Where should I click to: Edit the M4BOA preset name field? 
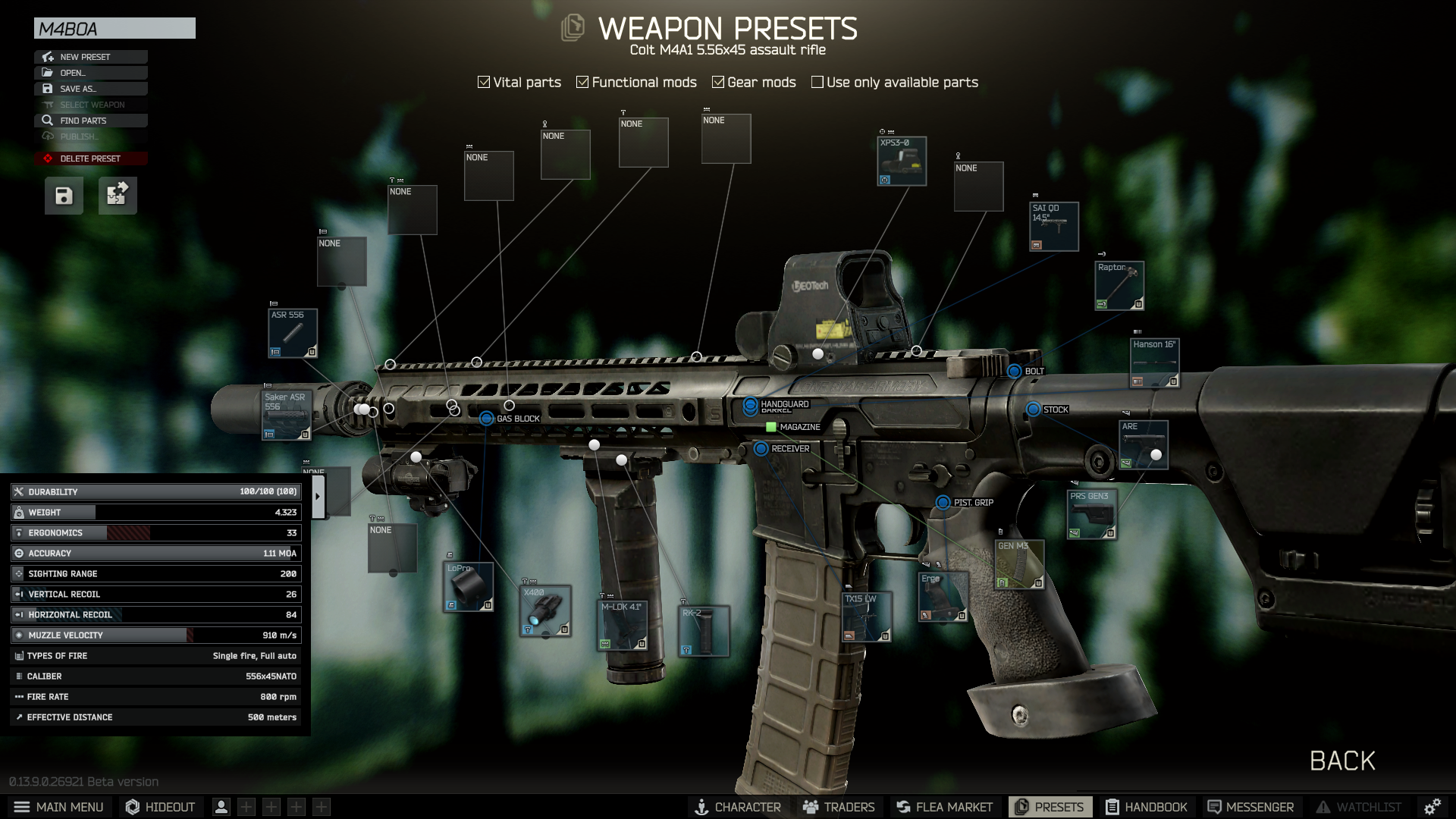click(x=115, y=29)
